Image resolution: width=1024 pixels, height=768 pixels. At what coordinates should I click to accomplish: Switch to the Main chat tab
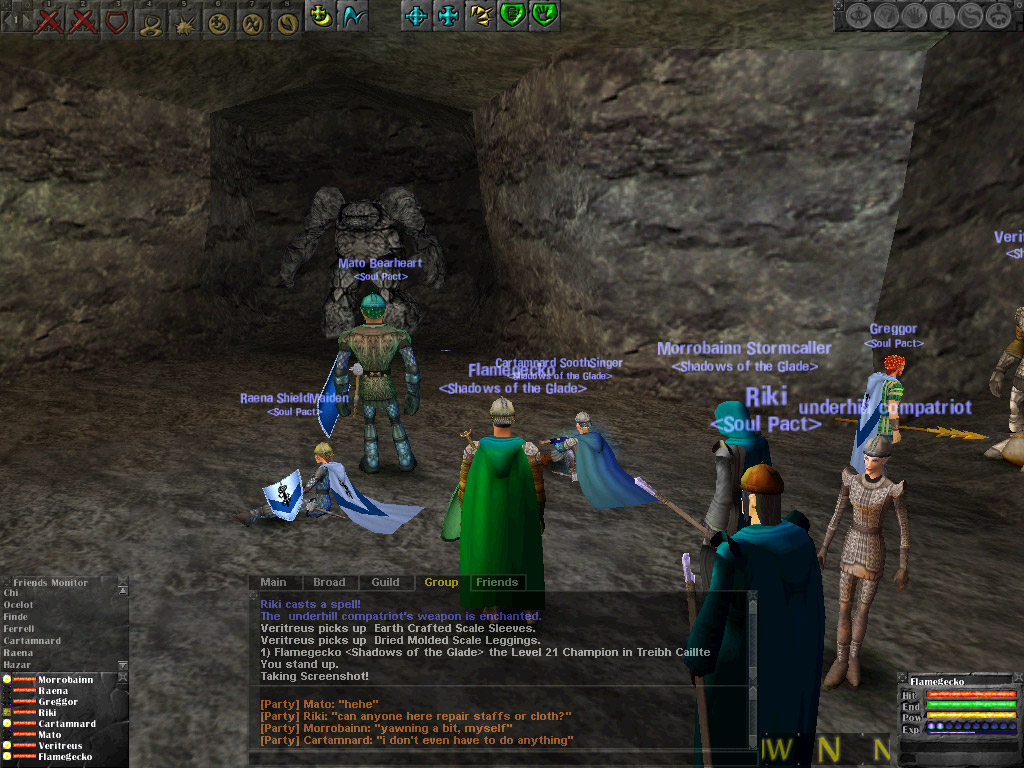click(x=273, y=582)
